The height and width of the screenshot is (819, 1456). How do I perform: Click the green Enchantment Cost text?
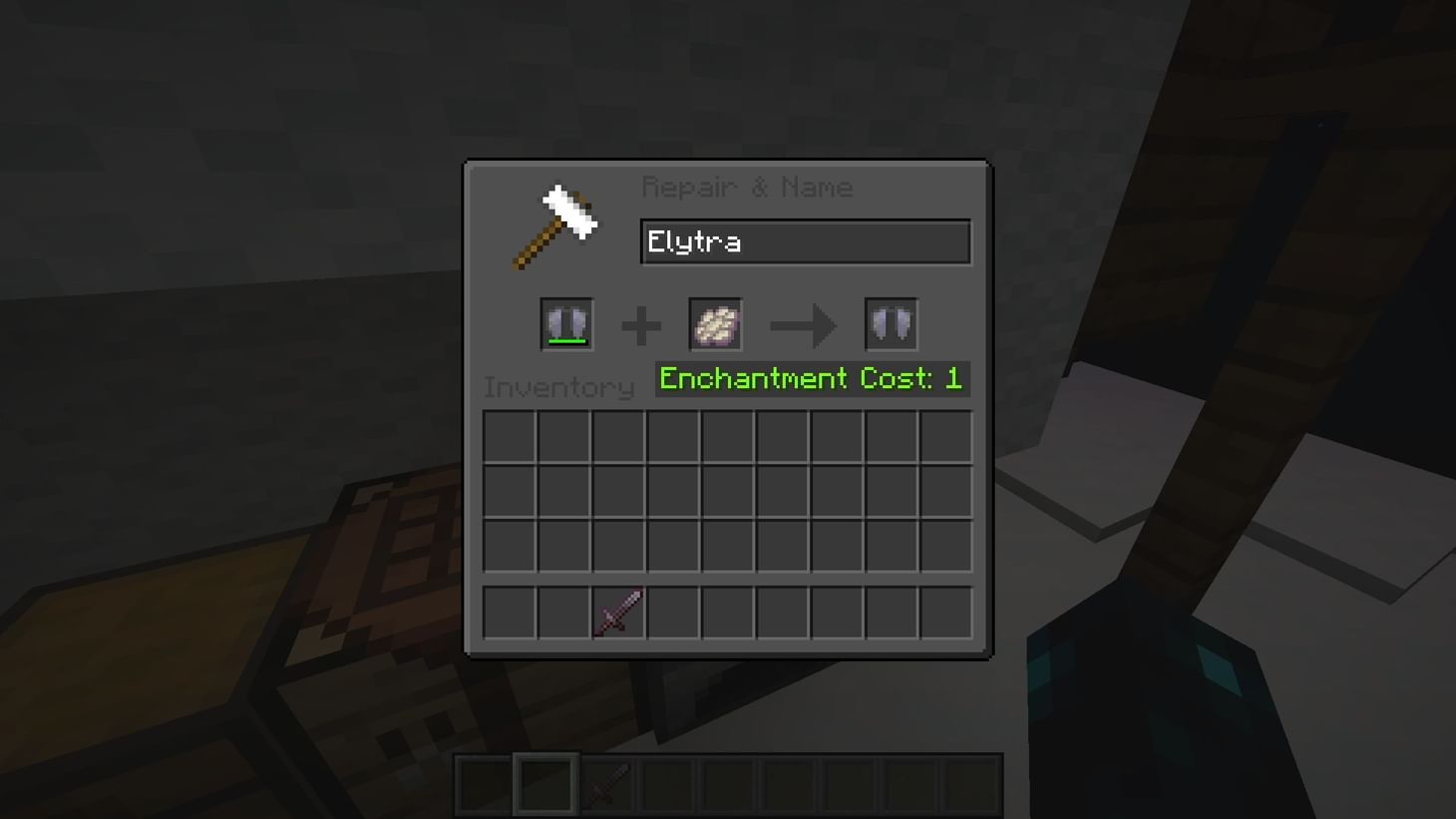pyautogui.click(x=811, y=378)
